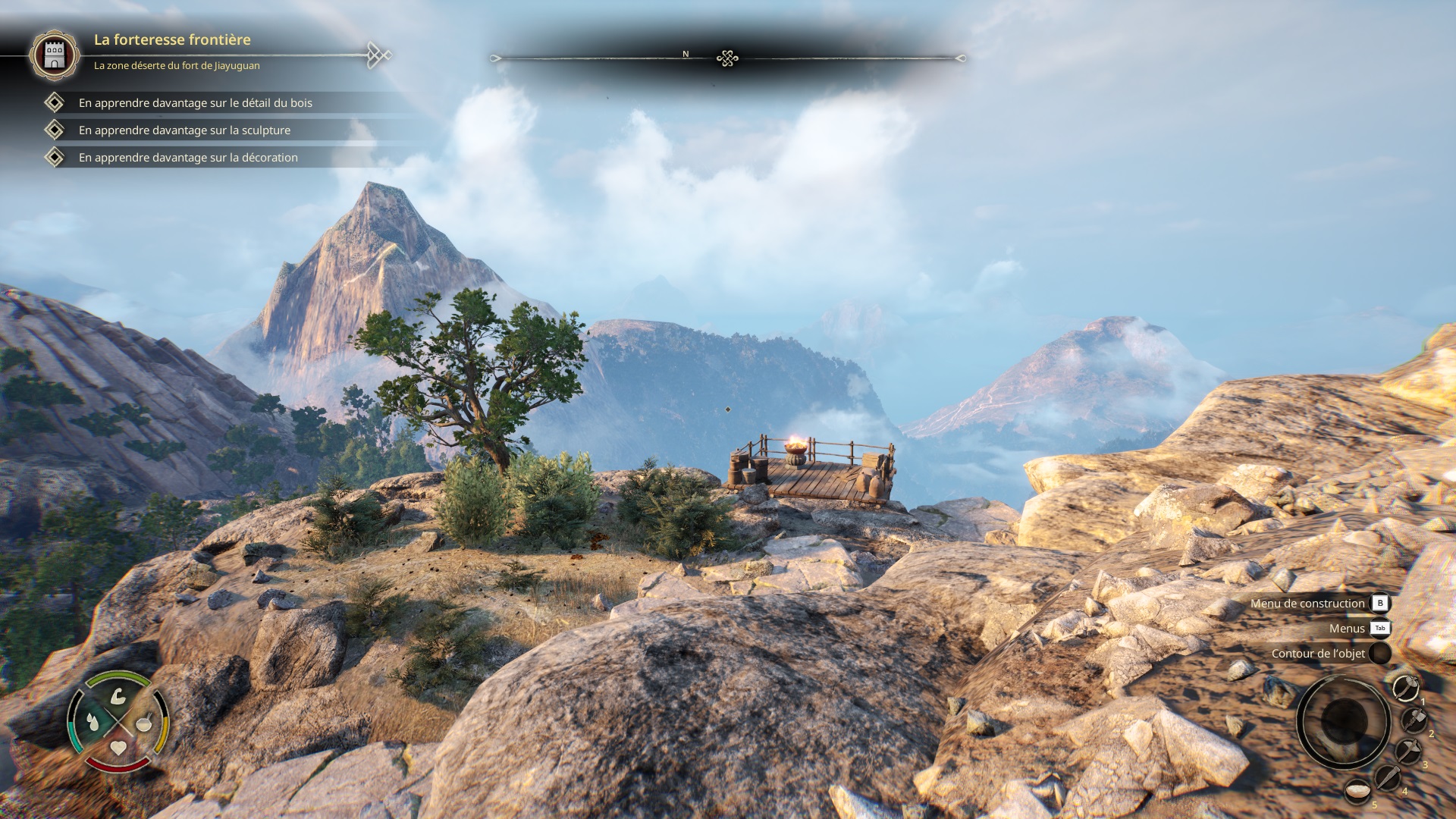Screen dimensions: 1456x819
Task: Select the "La forteresse frontière" quest title
Action: 172,39
